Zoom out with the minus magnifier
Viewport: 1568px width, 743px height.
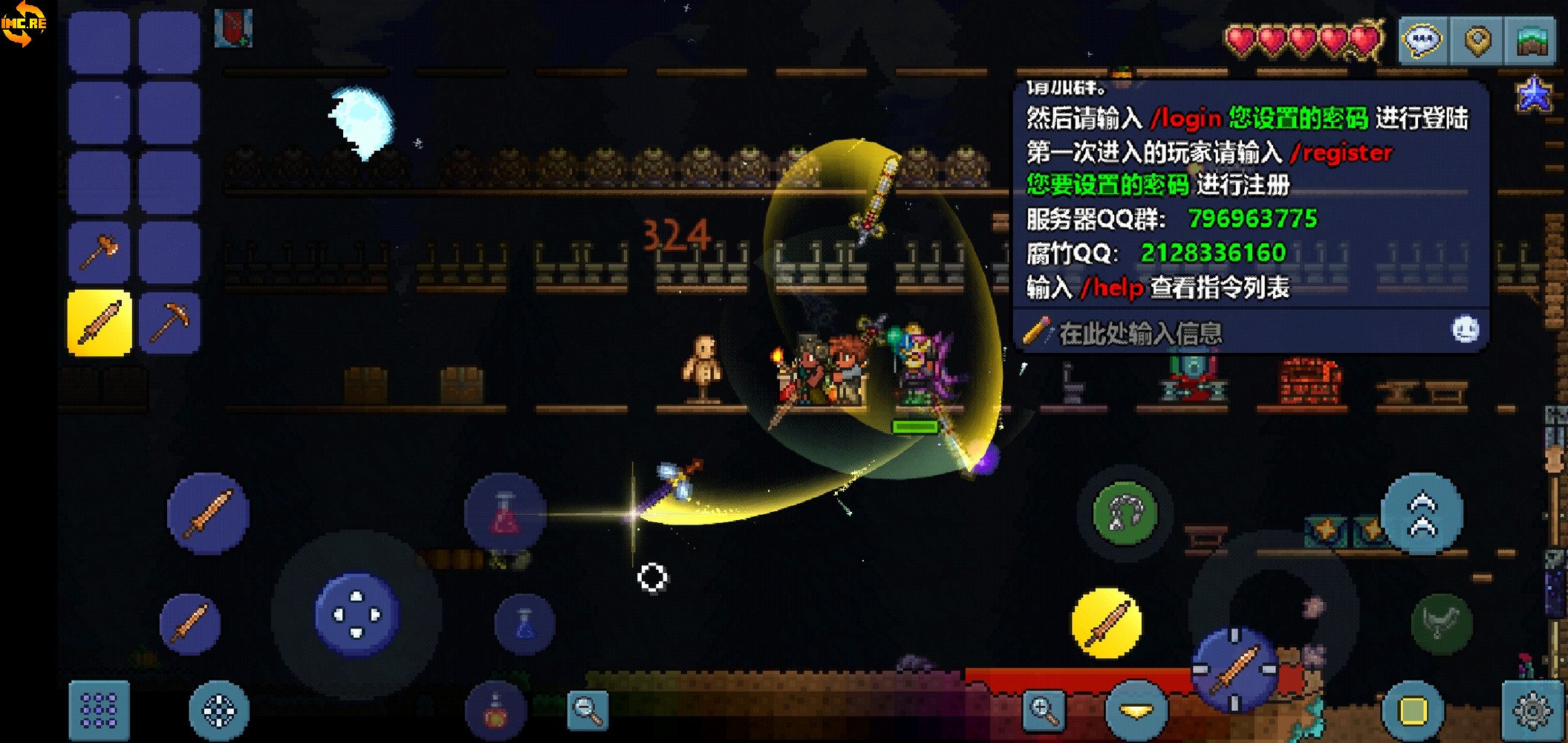[x=587, y=710]
